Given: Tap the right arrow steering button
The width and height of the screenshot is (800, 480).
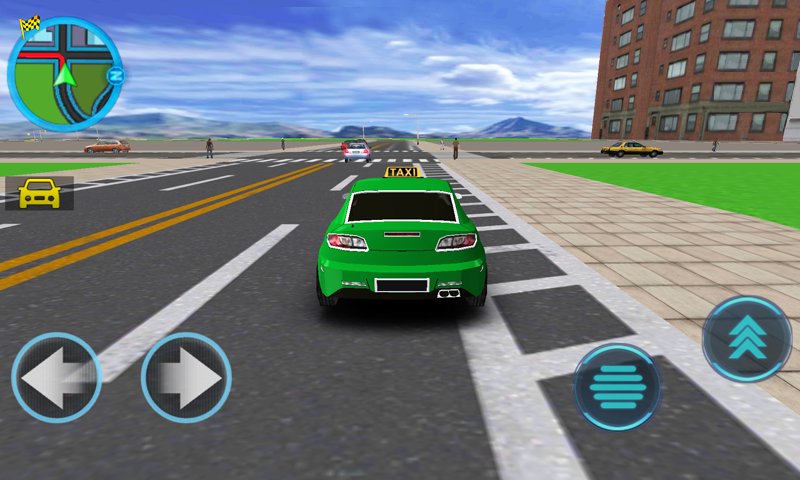Looking at the screenshot, I should click(x=186, y=378).
